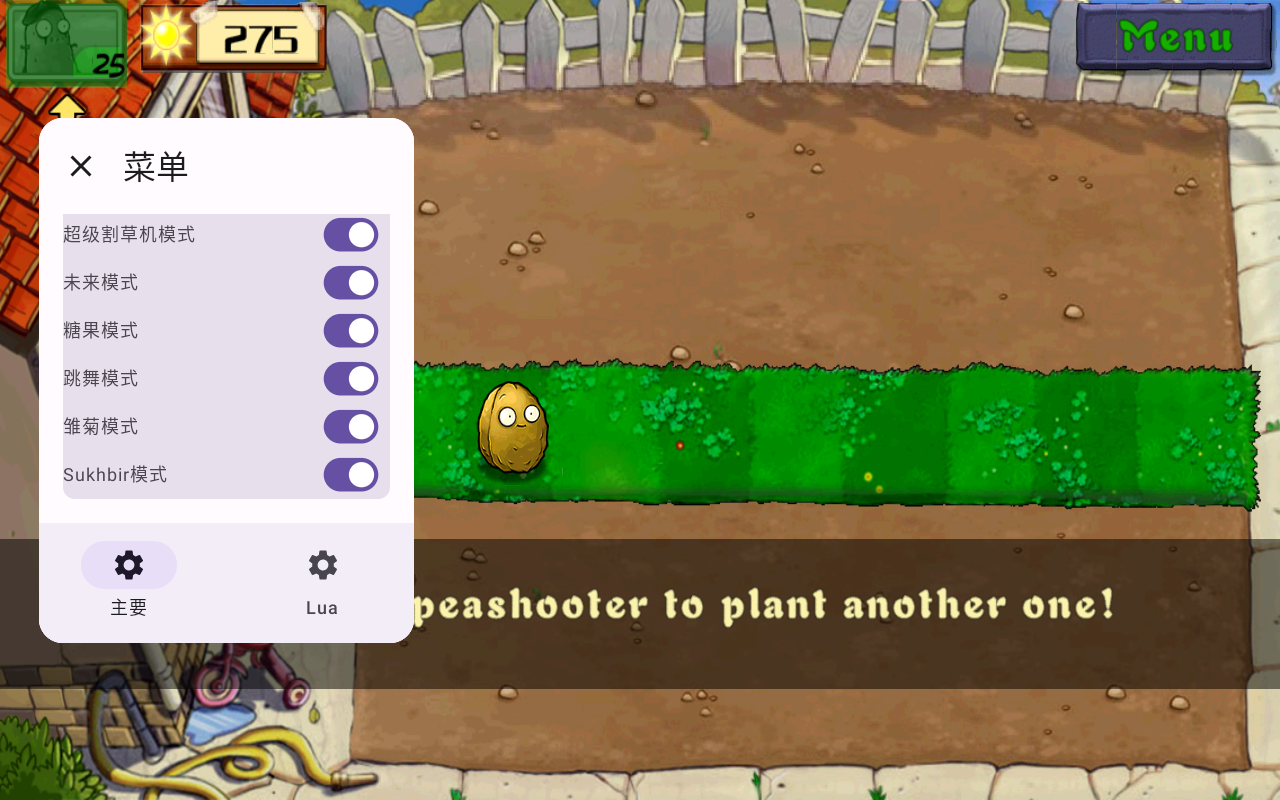Switch off 雏菊模式
This screenshot has height=800, width=1280.
(x=350, y=427)
